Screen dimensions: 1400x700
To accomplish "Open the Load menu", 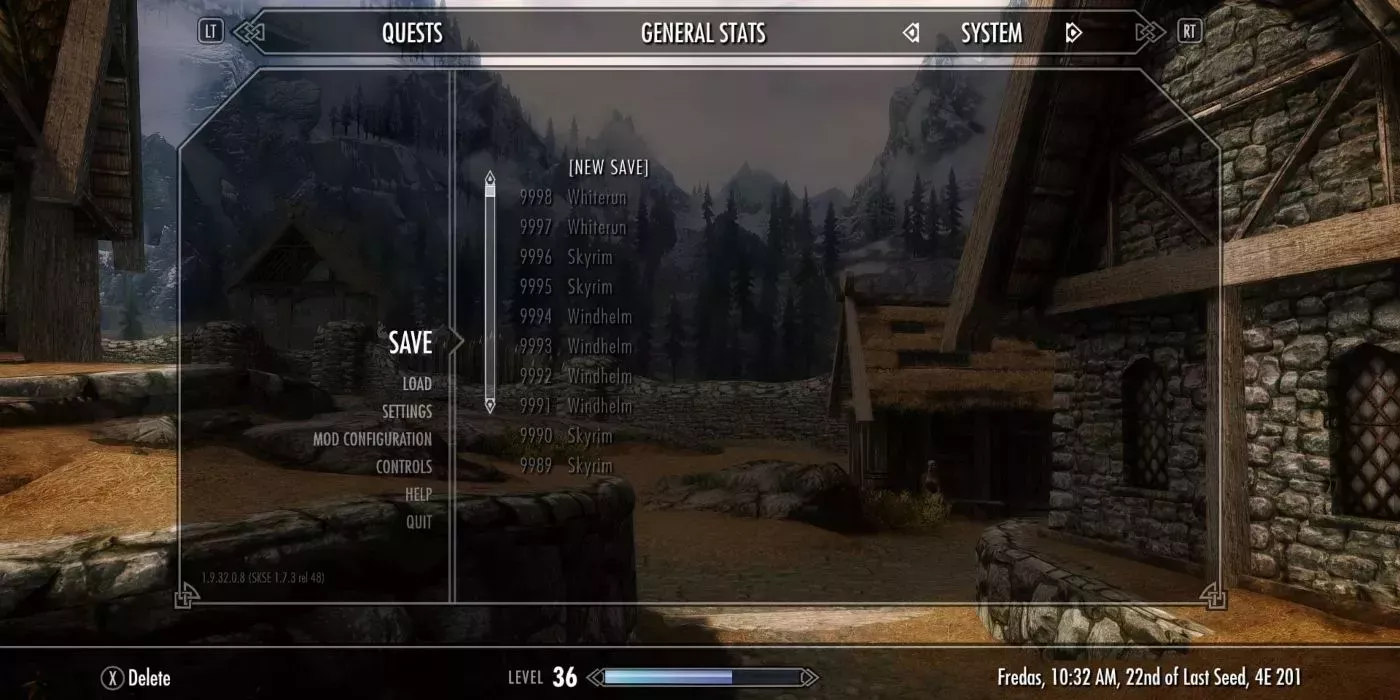I will (x=417, y=384).
